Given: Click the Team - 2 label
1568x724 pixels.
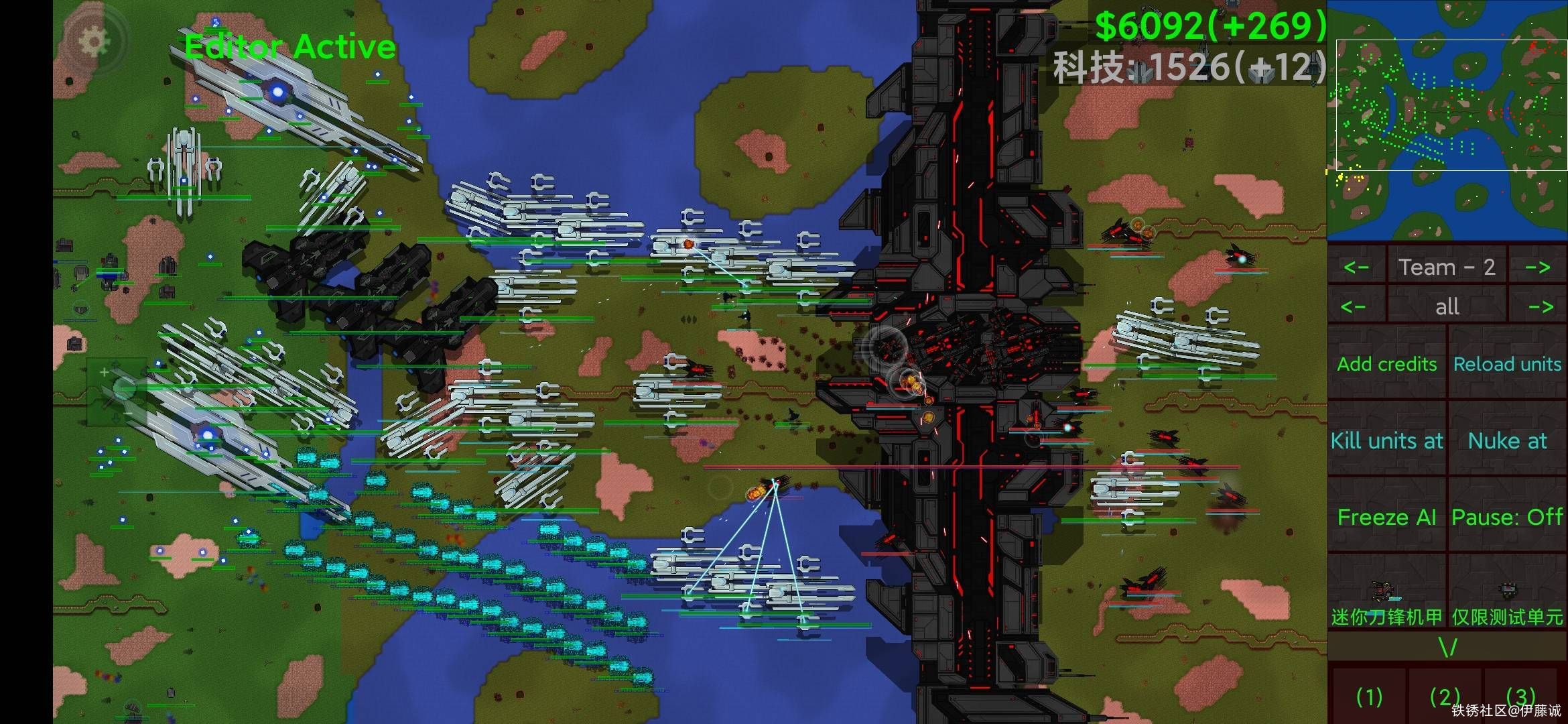Looking at the screenshot, I should click(x=1447, y=267).
